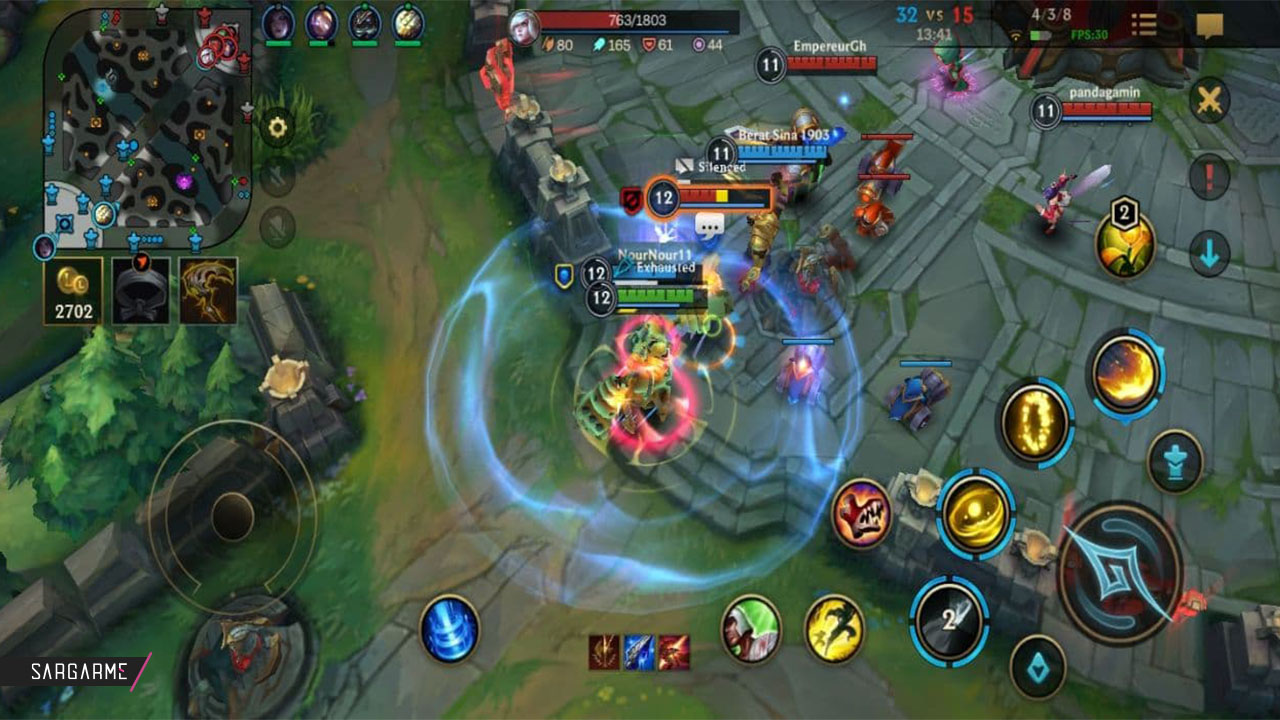Buy the recommended black belt item
This screenshot has width=1280, height=720.
pyautogui.click(x=141, y=291)
